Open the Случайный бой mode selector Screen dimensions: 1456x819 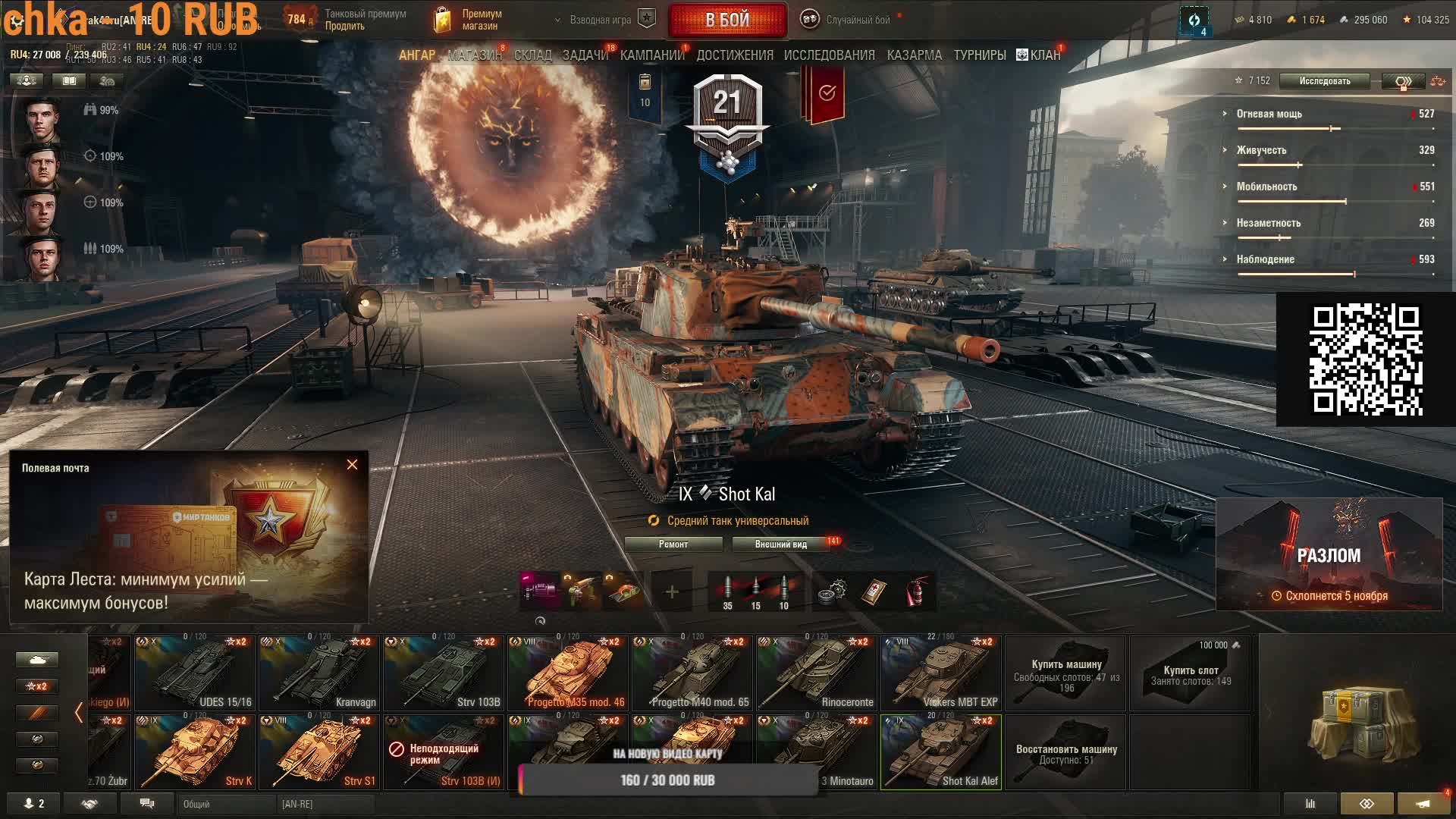(x=848, y=20)
